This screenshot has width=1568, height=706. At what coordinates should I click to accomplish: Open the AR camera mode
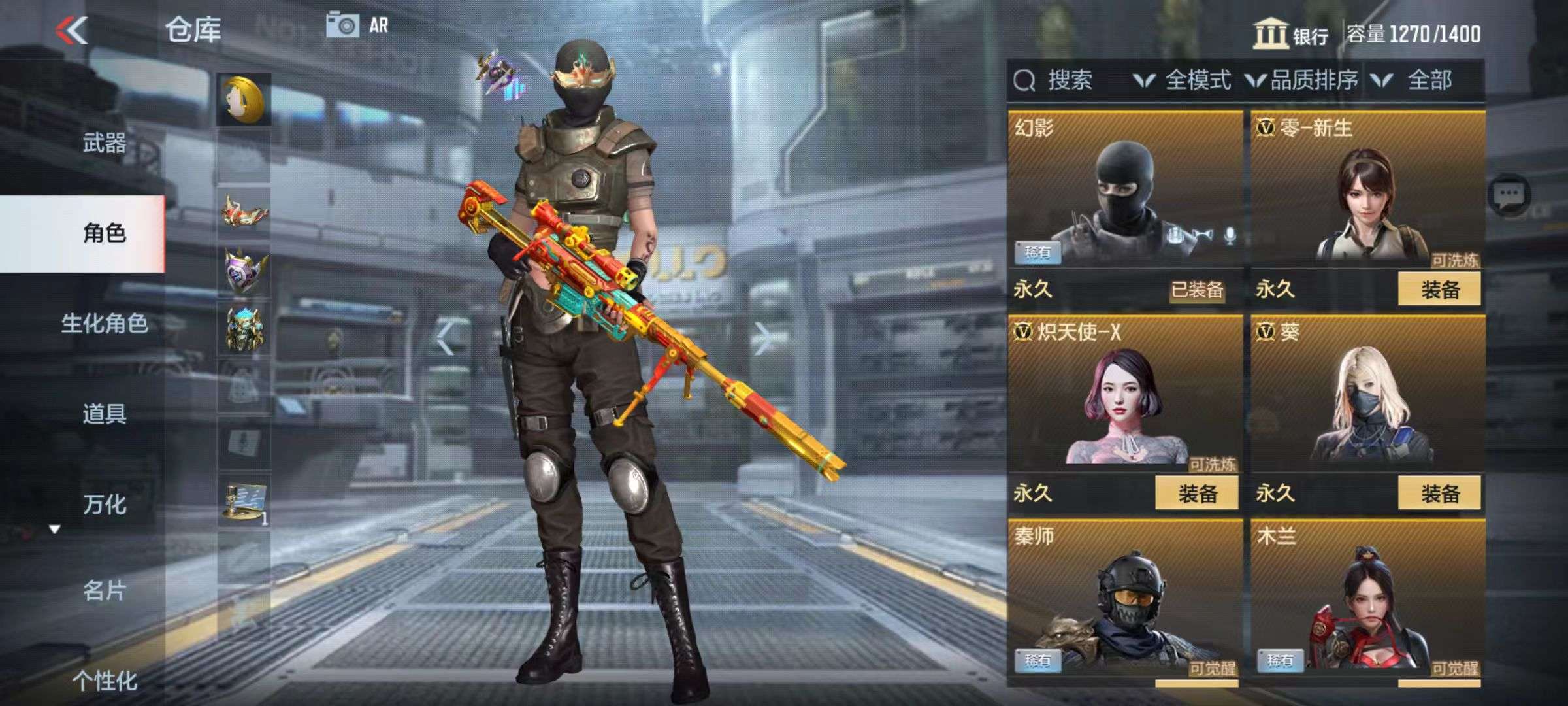click(x=357, y=25)
